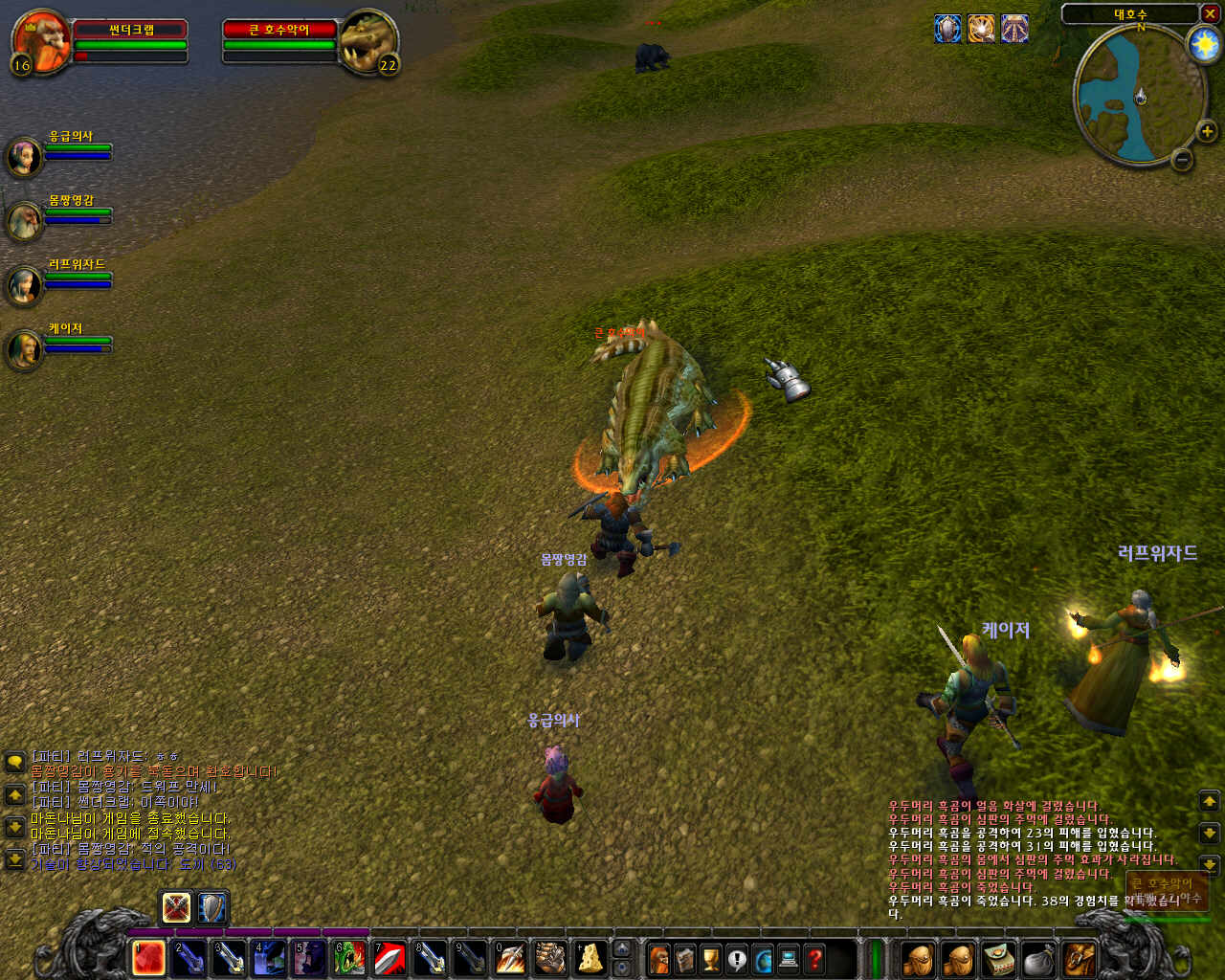Viewport: 1225px width, 980px height.
Task: Click the sun day-night indicator by the minimap
Action: (x=1202, y=44)
